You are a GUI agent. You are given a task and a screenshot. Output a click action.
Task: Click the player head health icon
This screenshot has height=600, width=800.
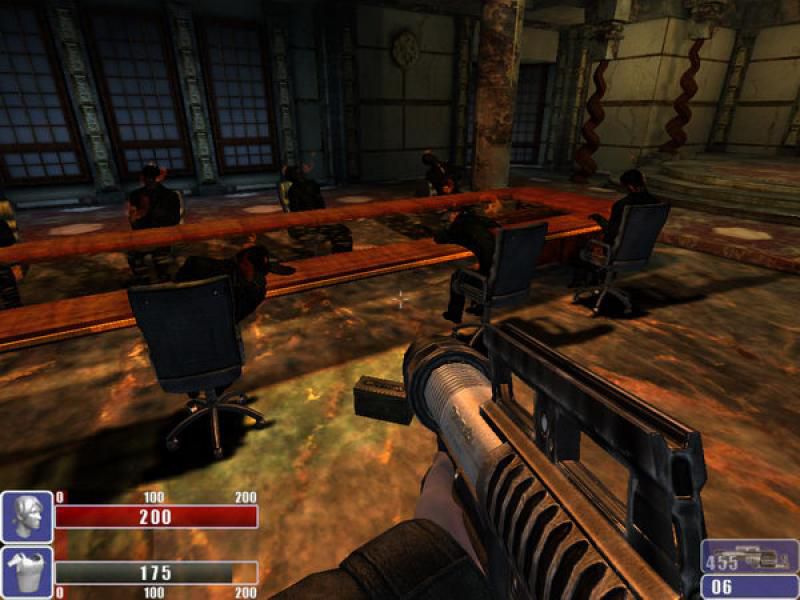point(27,517)
